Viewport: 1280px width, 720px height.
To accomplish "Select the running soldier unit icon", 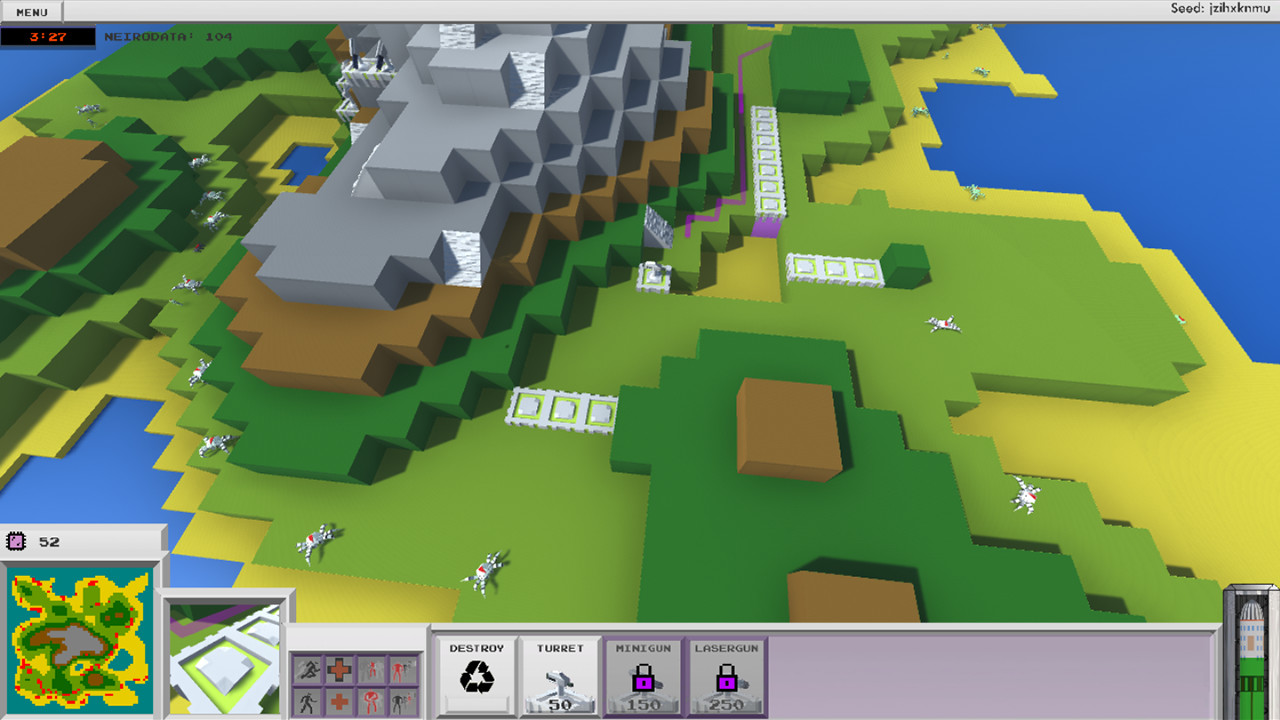I will [307, 669].
